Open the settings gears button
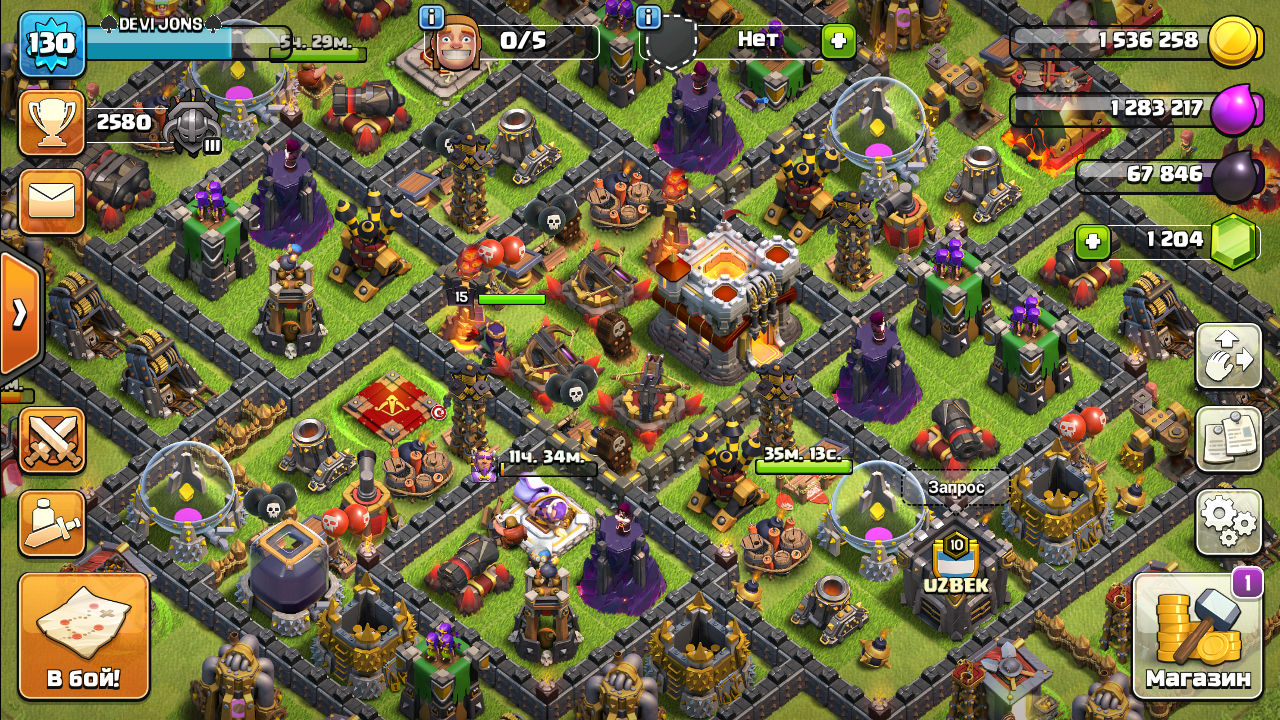 (1229, 522)
